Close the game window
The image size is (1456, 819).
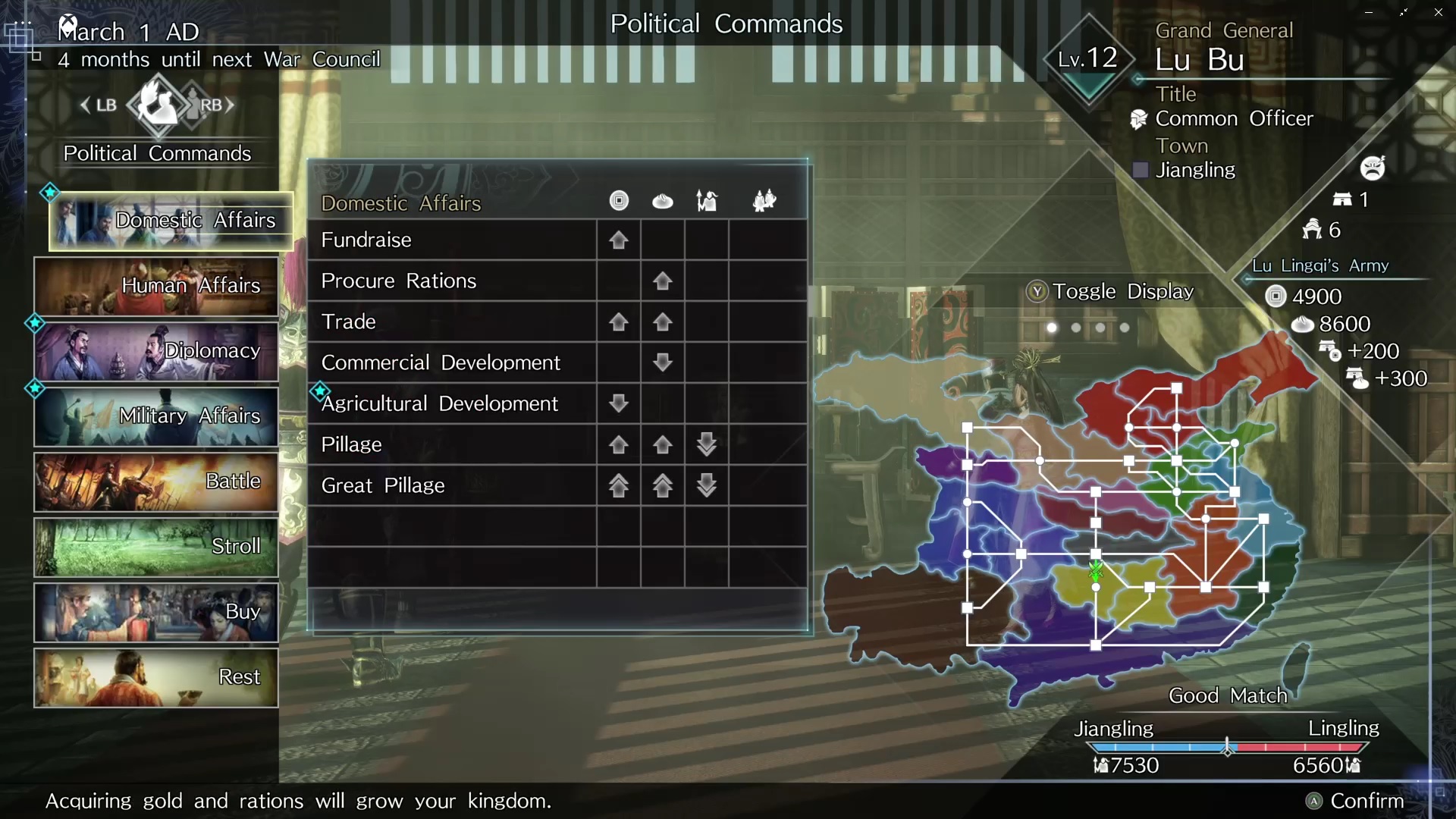coord(1438,12)
